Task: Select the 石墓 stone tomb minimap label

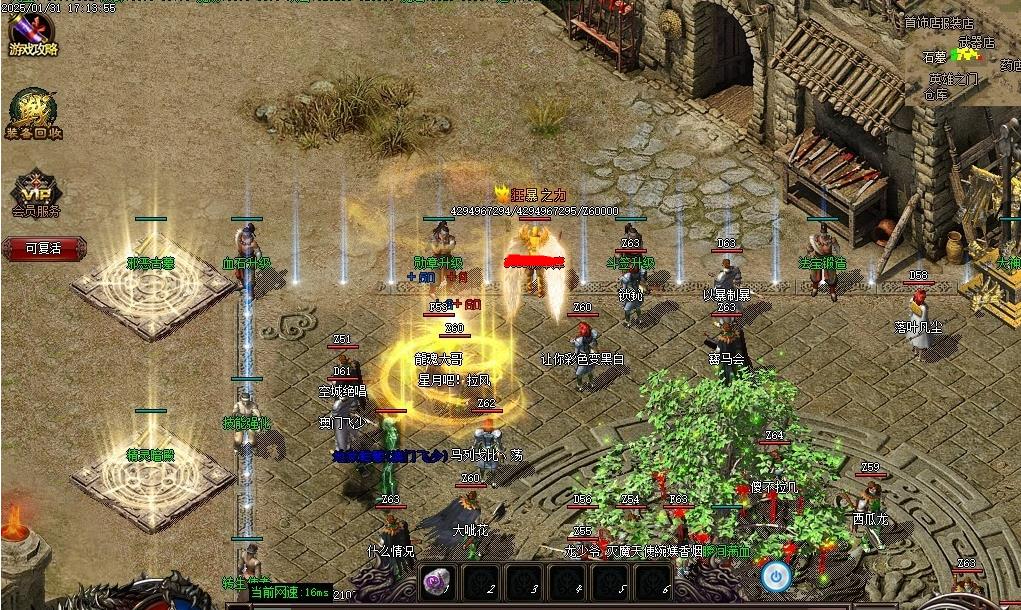Action: (934, 58)
